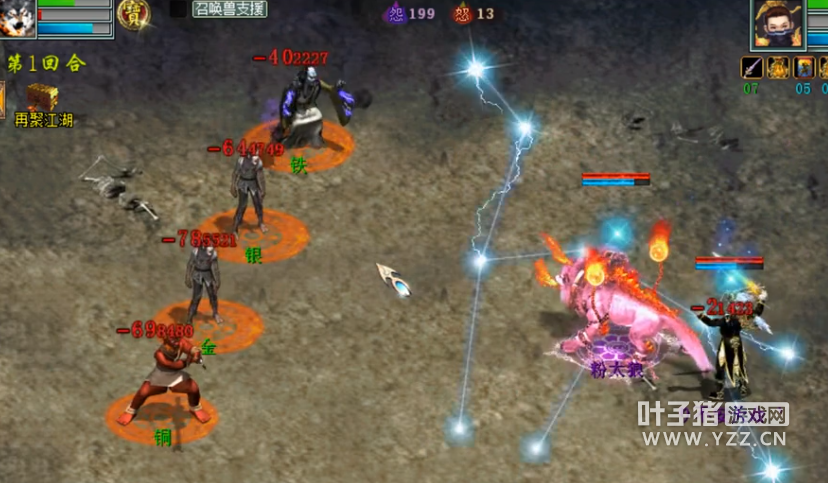Screen dimensions: 828x483
Task: Click the red 怒 rage icon
Action: pos(462,14)
